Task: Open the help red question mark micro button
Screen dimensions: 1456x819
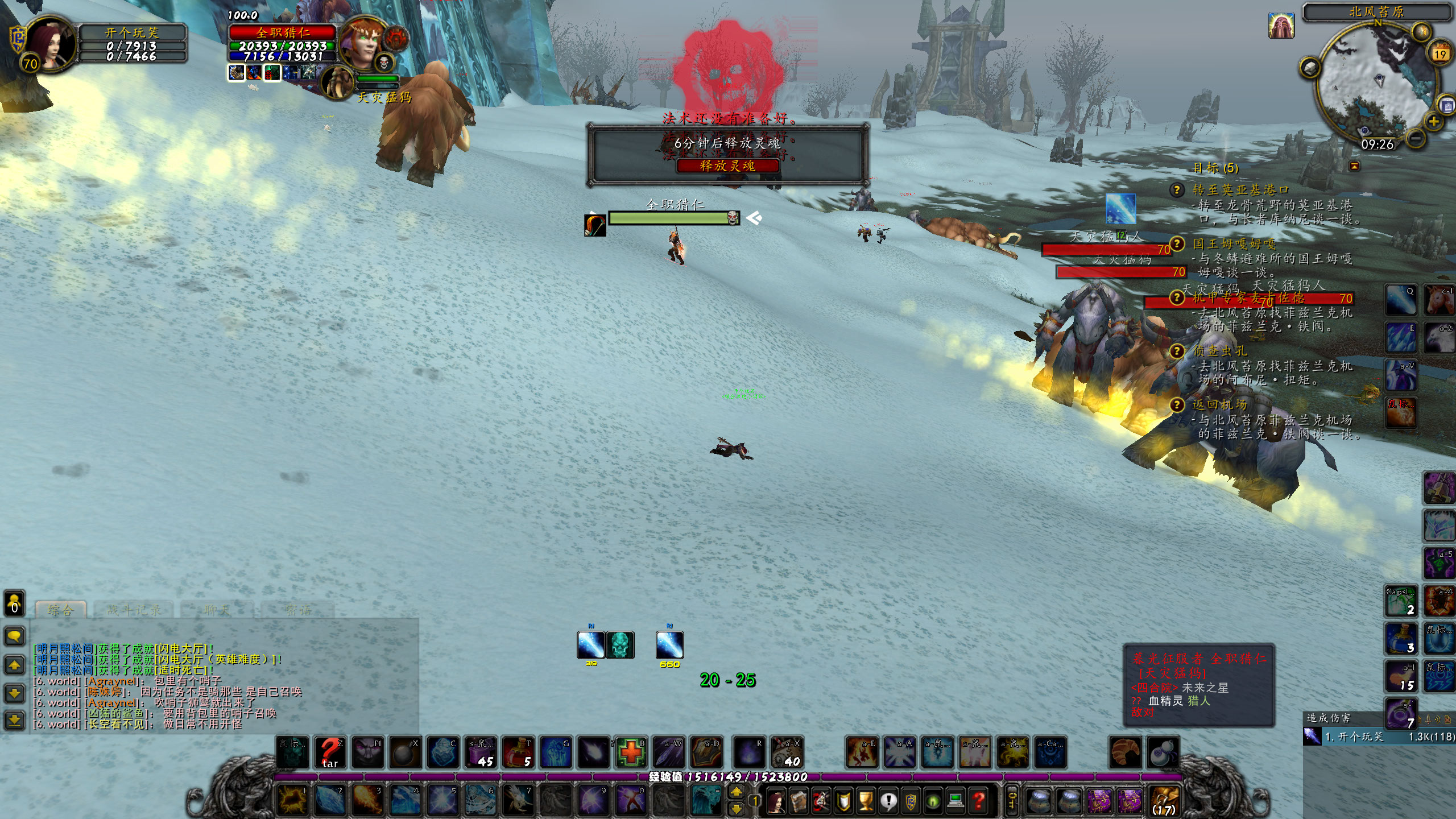Action: point(978,801)
